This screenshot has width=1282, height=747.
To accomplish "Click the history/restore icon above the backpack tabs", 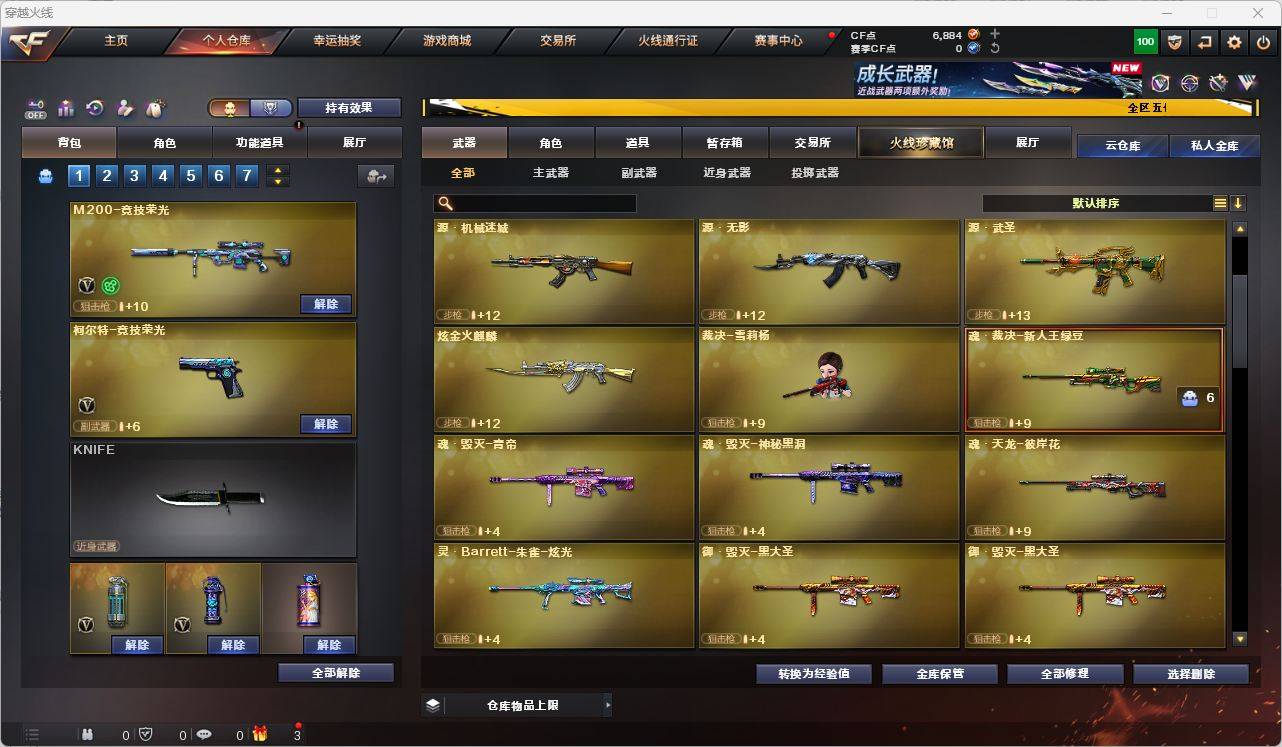I will [93, 108].
